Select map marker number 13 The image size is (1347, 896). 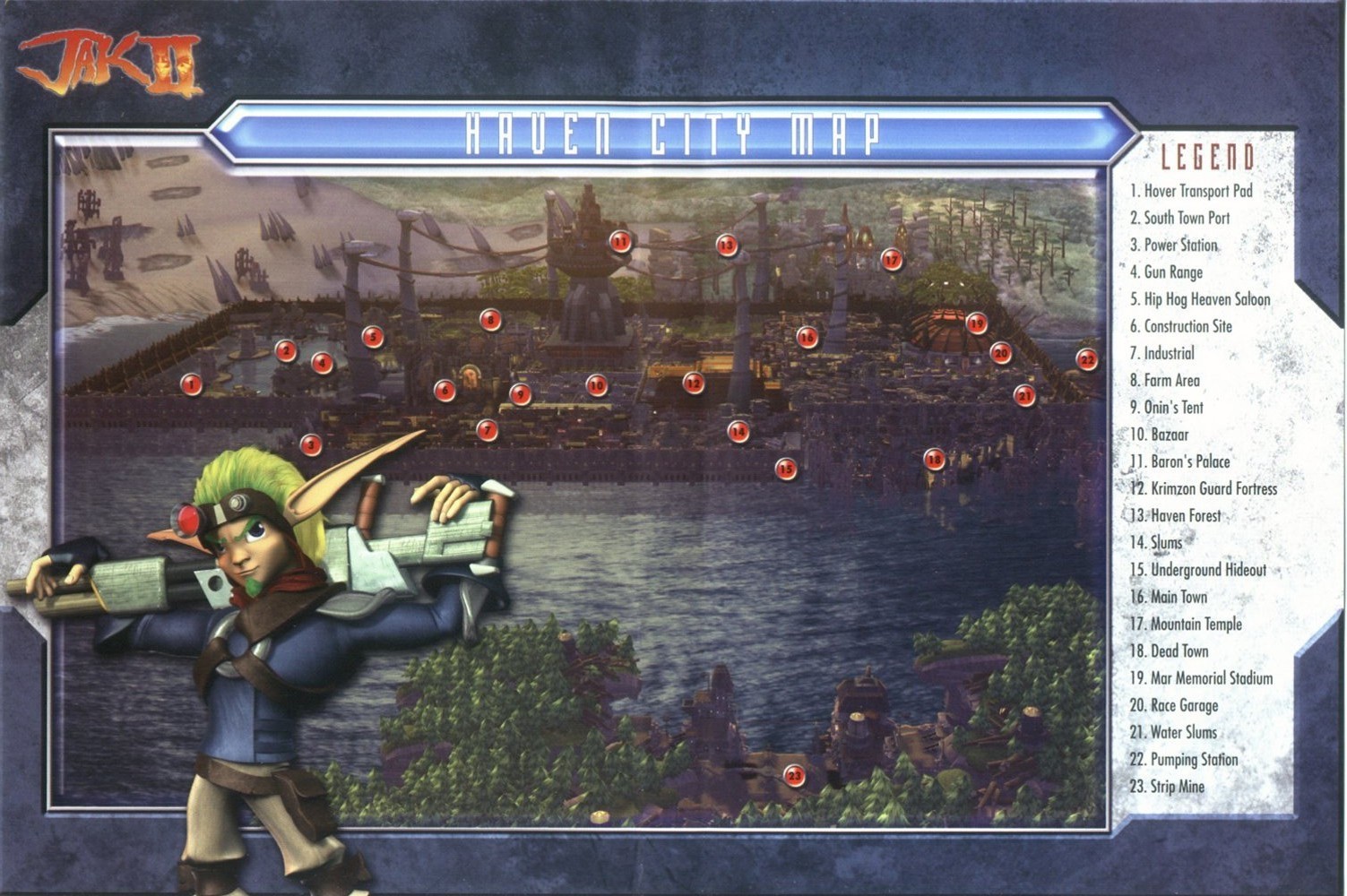tap(726, 244)
